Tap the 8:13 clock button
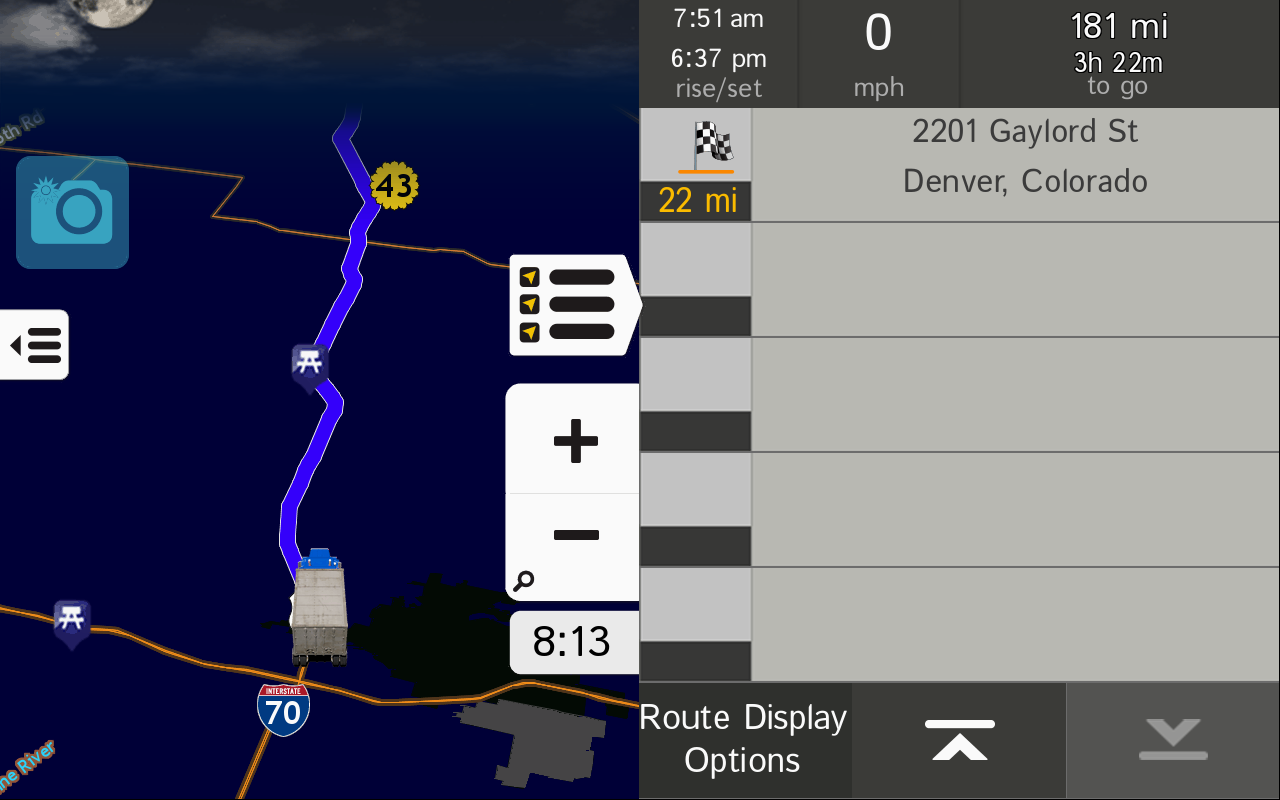Screen dimensions: 1280x800 coord(573,642)
